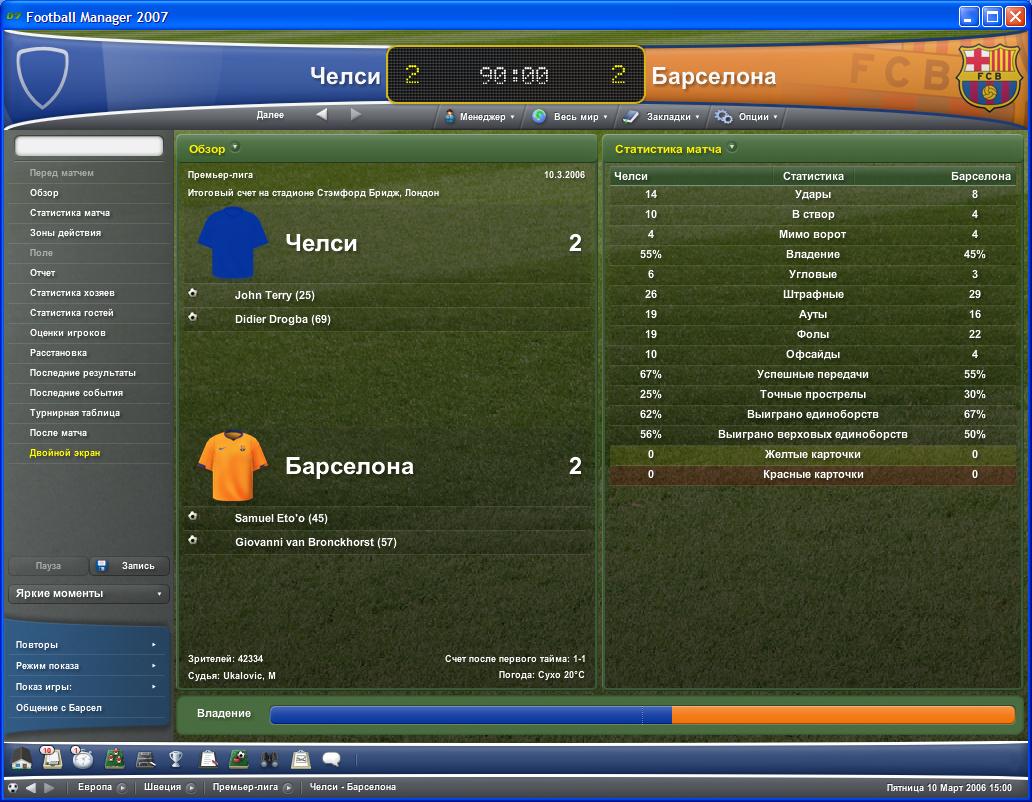Select Статистика матча in the left sidebar
Viewport: 1032px width, 802px height.
tap(70, 213)
